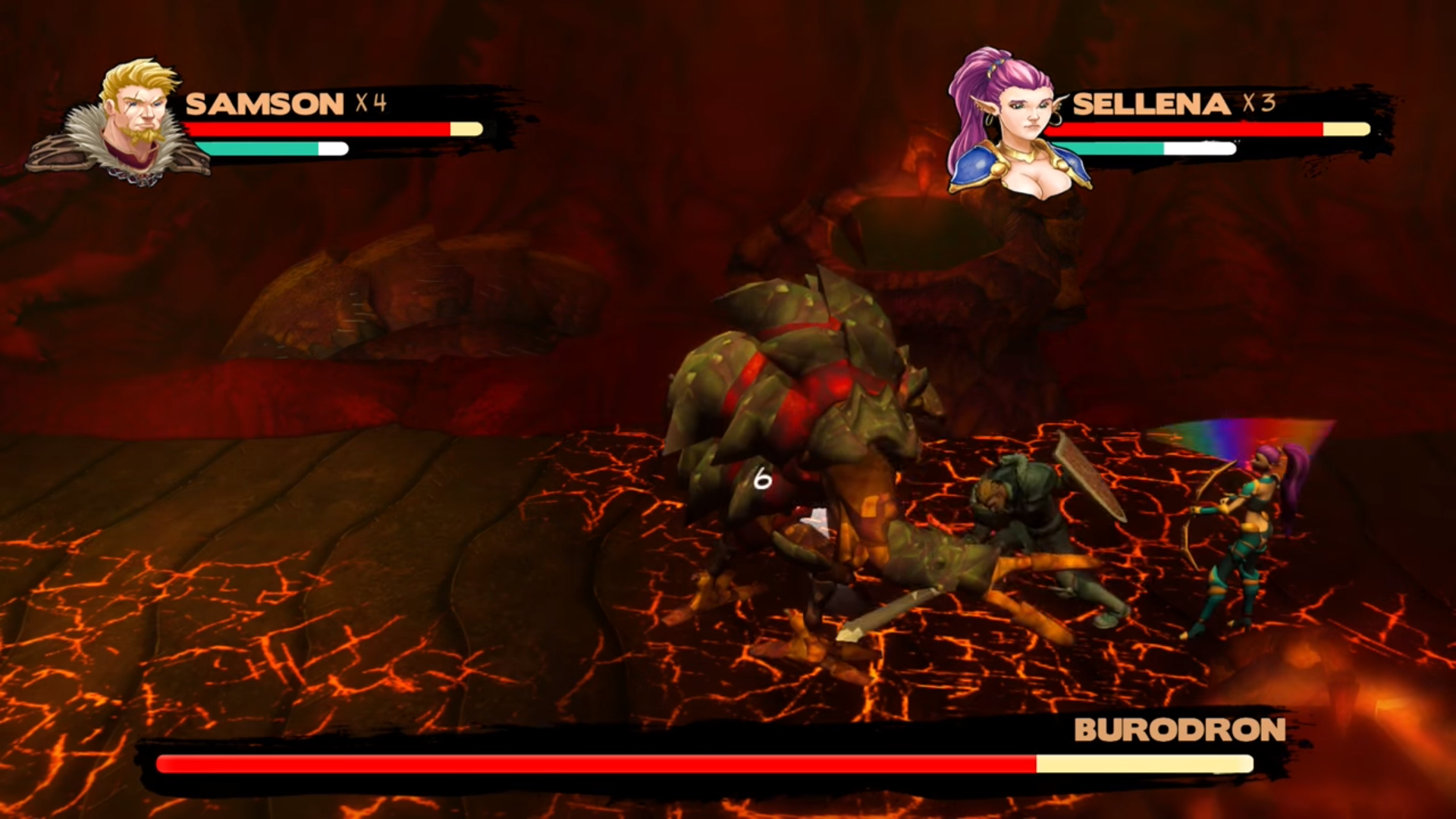Click Samson's red health bar
This screenshot has width=1456, height=819.
click(x=318, y=129)
